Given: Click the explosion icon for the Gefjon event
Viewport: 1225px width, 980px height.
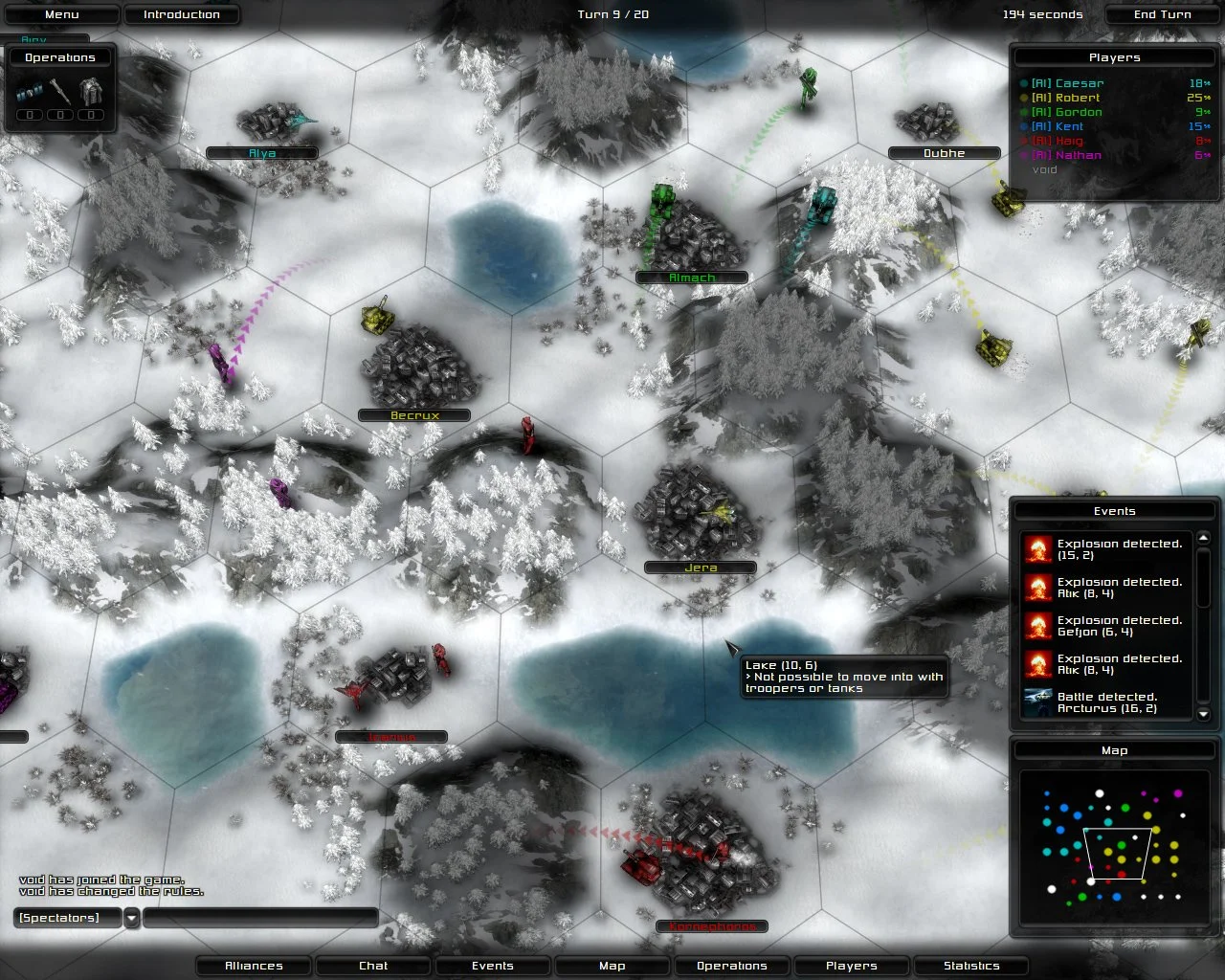Looking at the screenshot, I should click(x=1038, y=625).
